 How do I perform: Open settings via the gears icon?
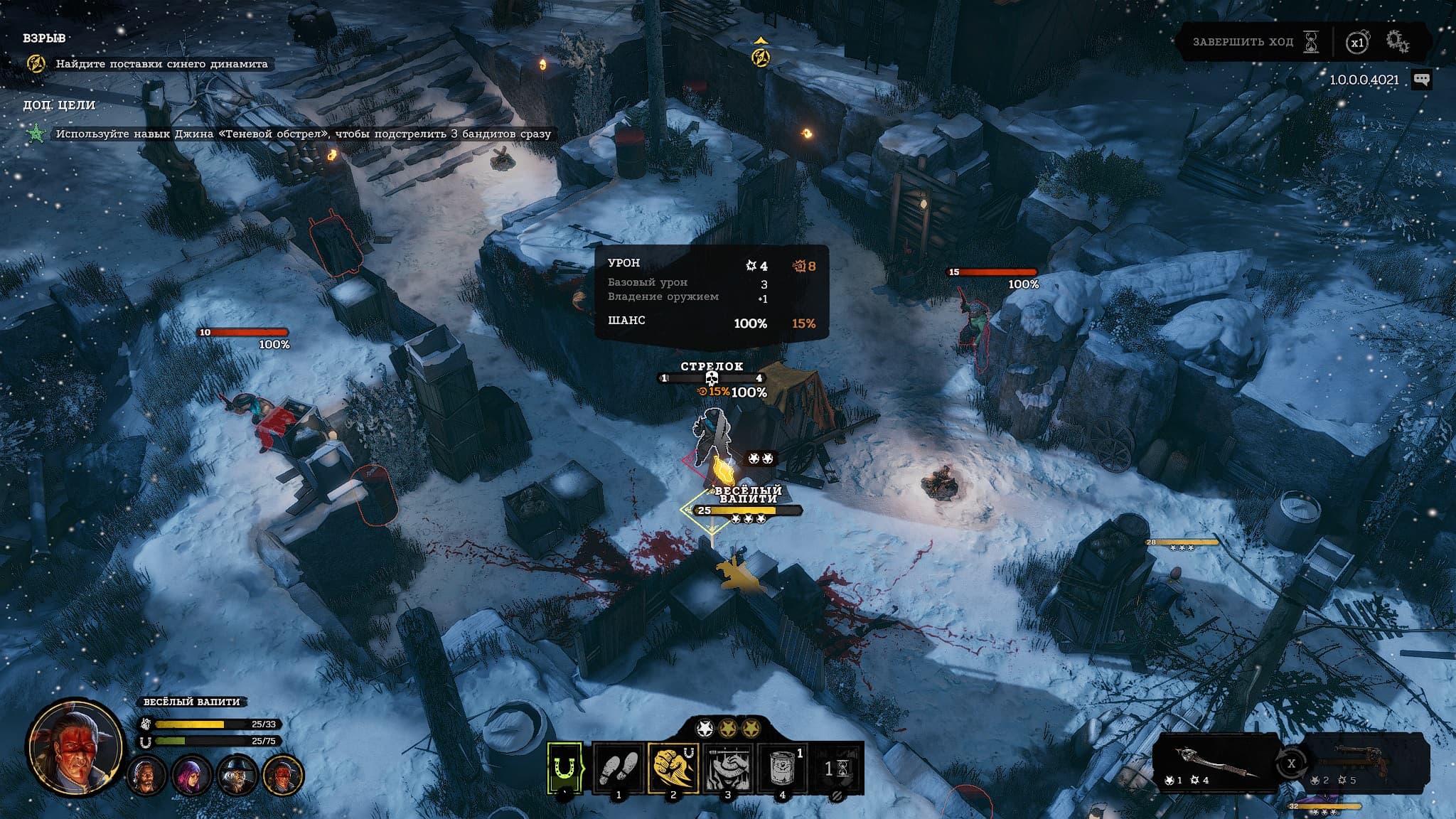1397,42
